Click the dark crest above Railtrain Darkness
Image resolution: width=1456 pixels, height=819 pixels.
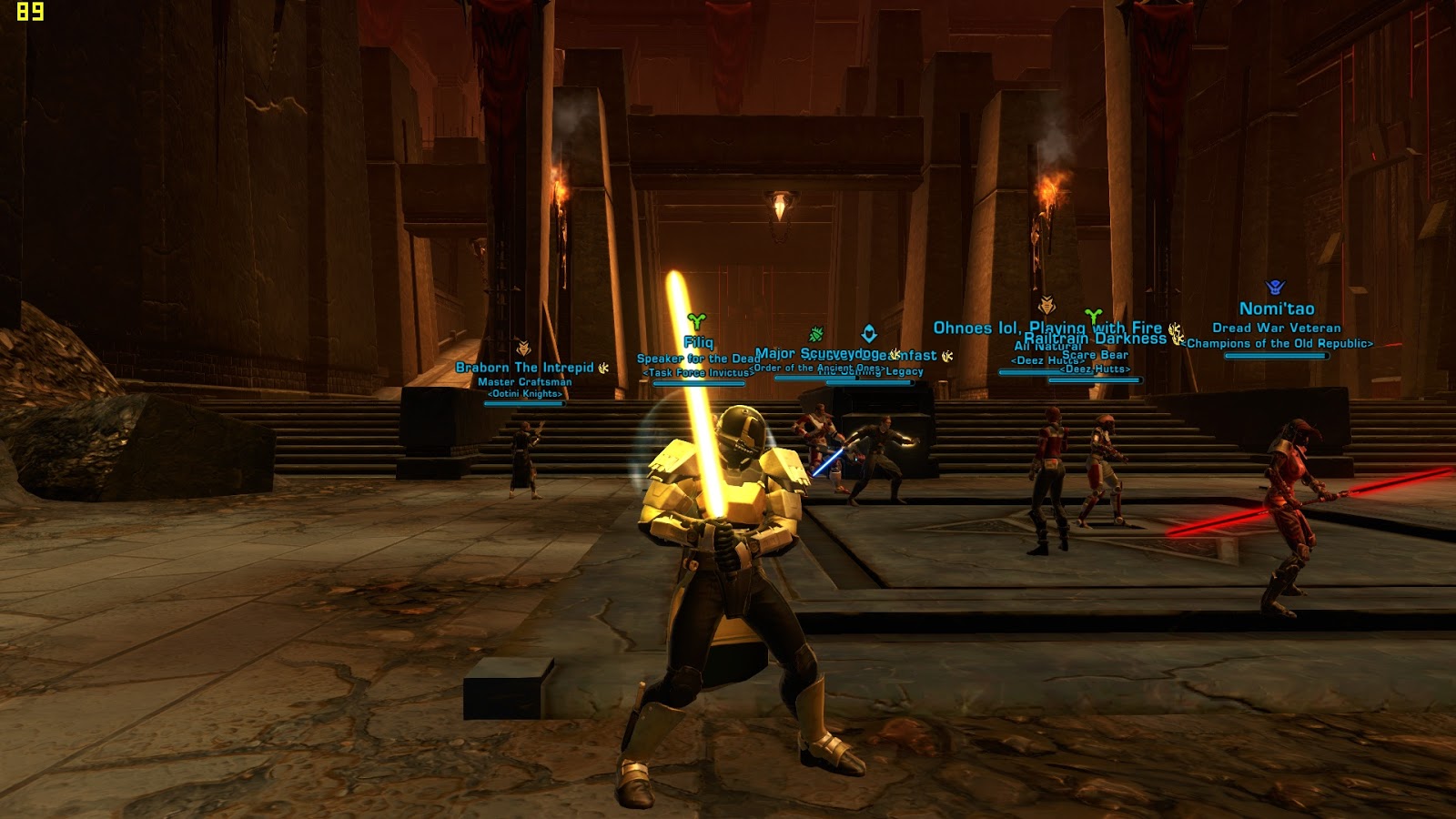[1046, 306]
